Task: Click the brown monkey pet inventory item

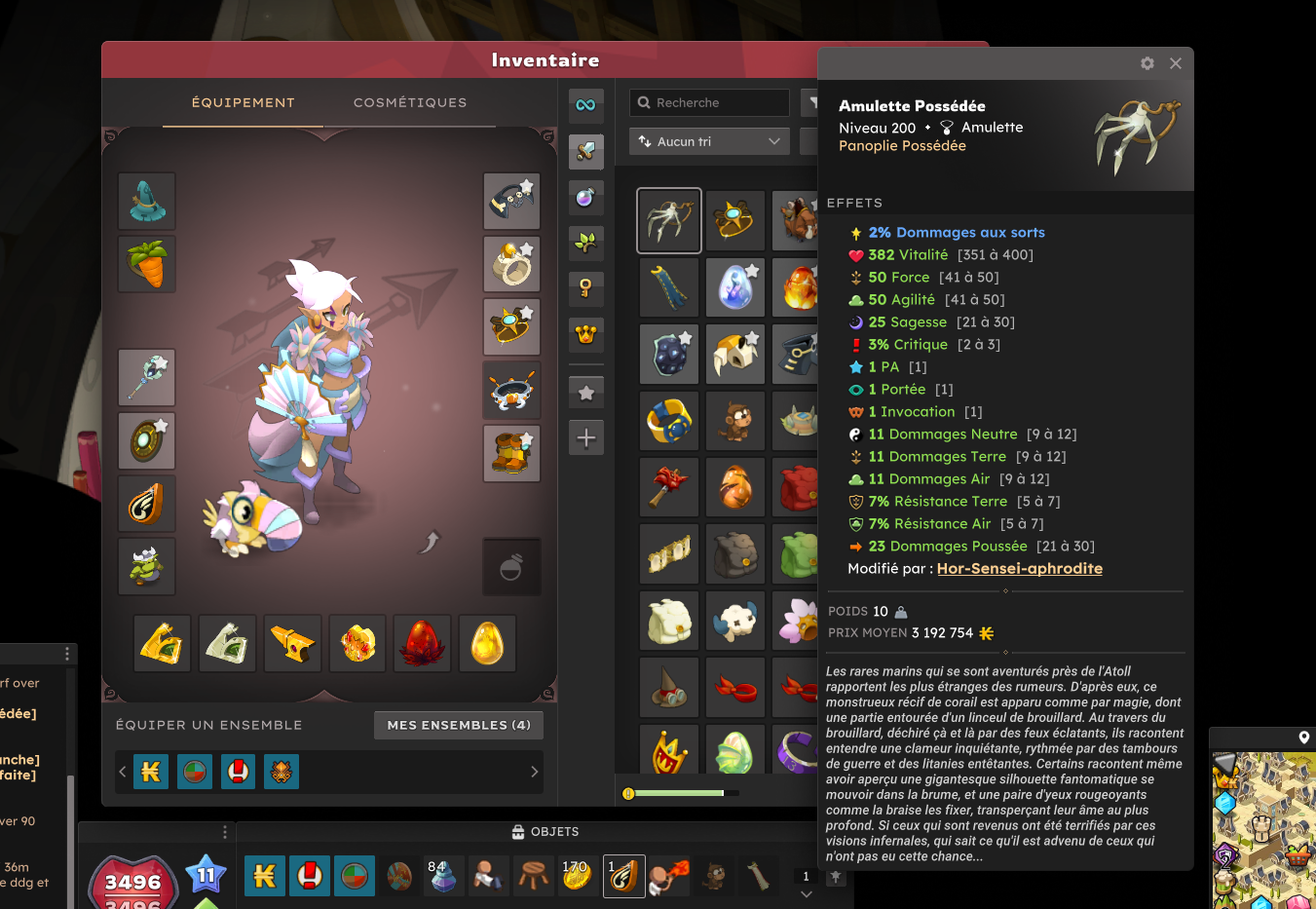Action: pyautogui.click(x=735, y=421)
